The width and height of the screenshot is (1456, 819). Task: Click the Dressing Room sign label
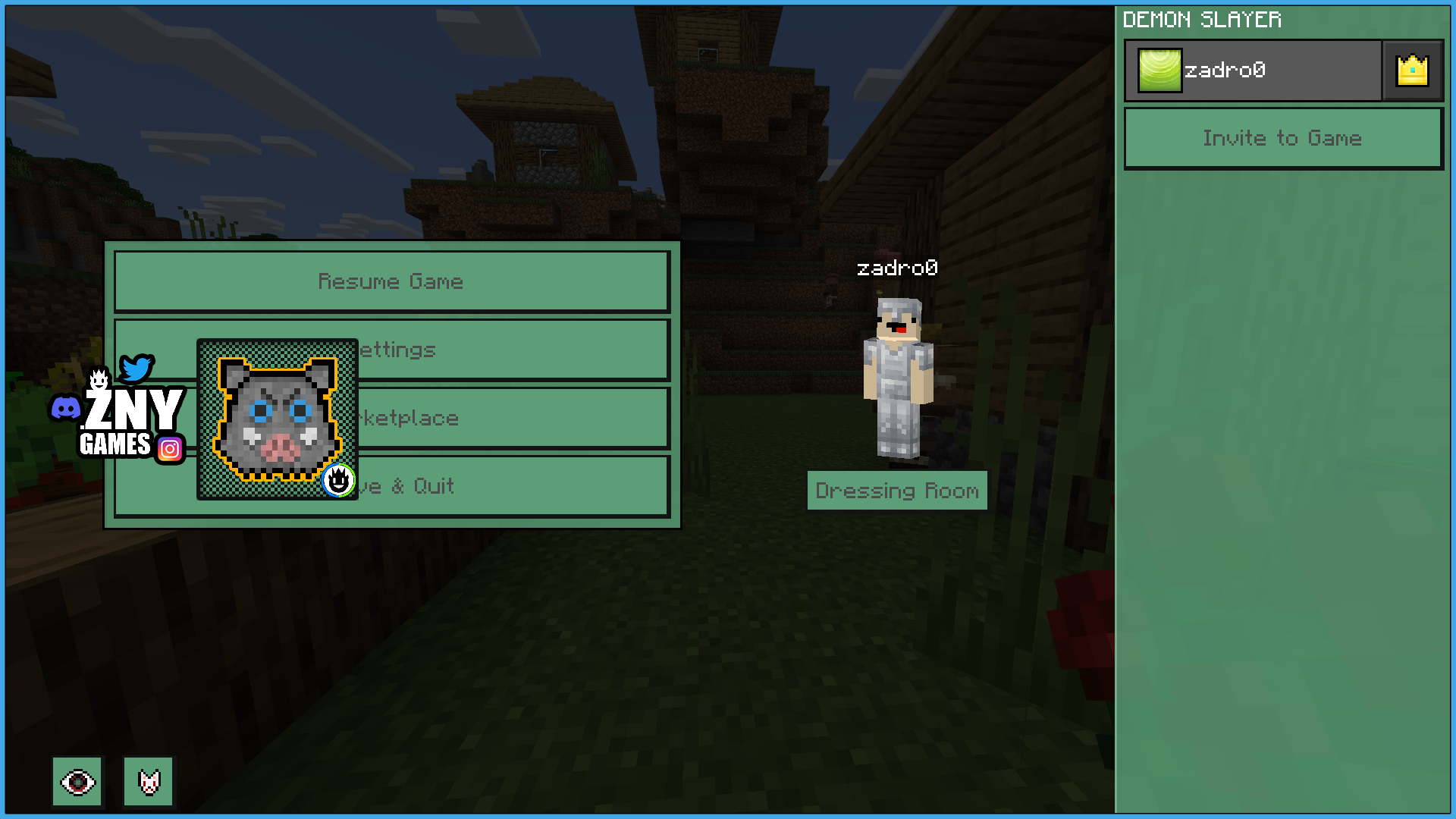(x=897, y=491)
